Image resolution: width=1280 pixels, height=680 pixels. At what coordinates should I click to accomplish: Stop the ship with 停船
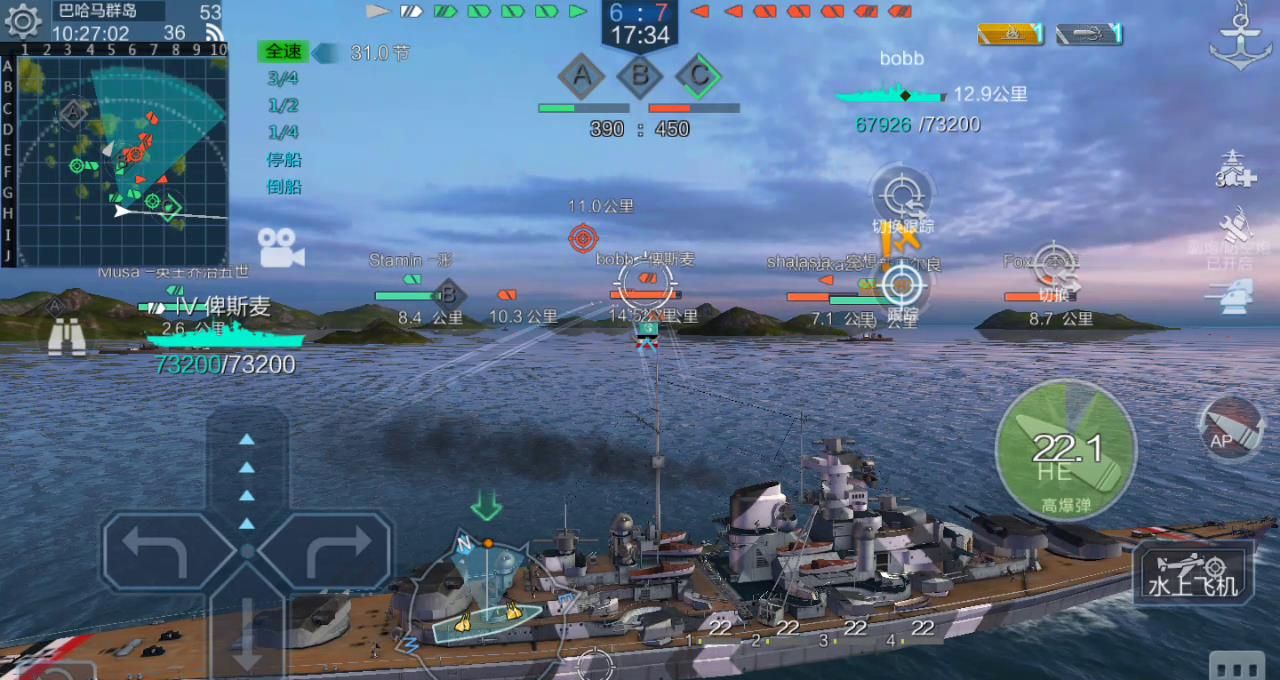[x=284, y=159]
